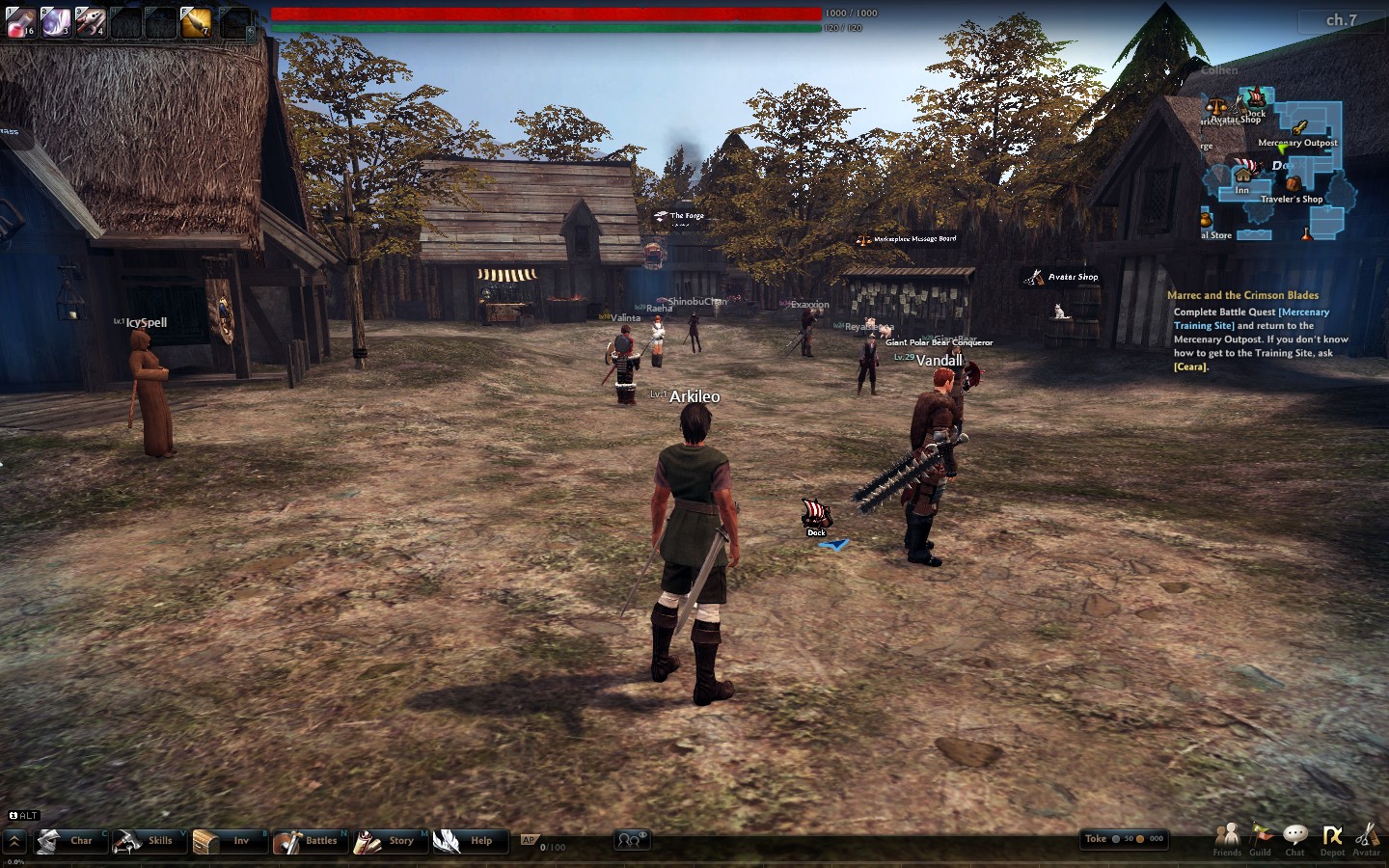
Task: Expand the bottom menu bar double-arrow
Action: [x=14, y=841]
